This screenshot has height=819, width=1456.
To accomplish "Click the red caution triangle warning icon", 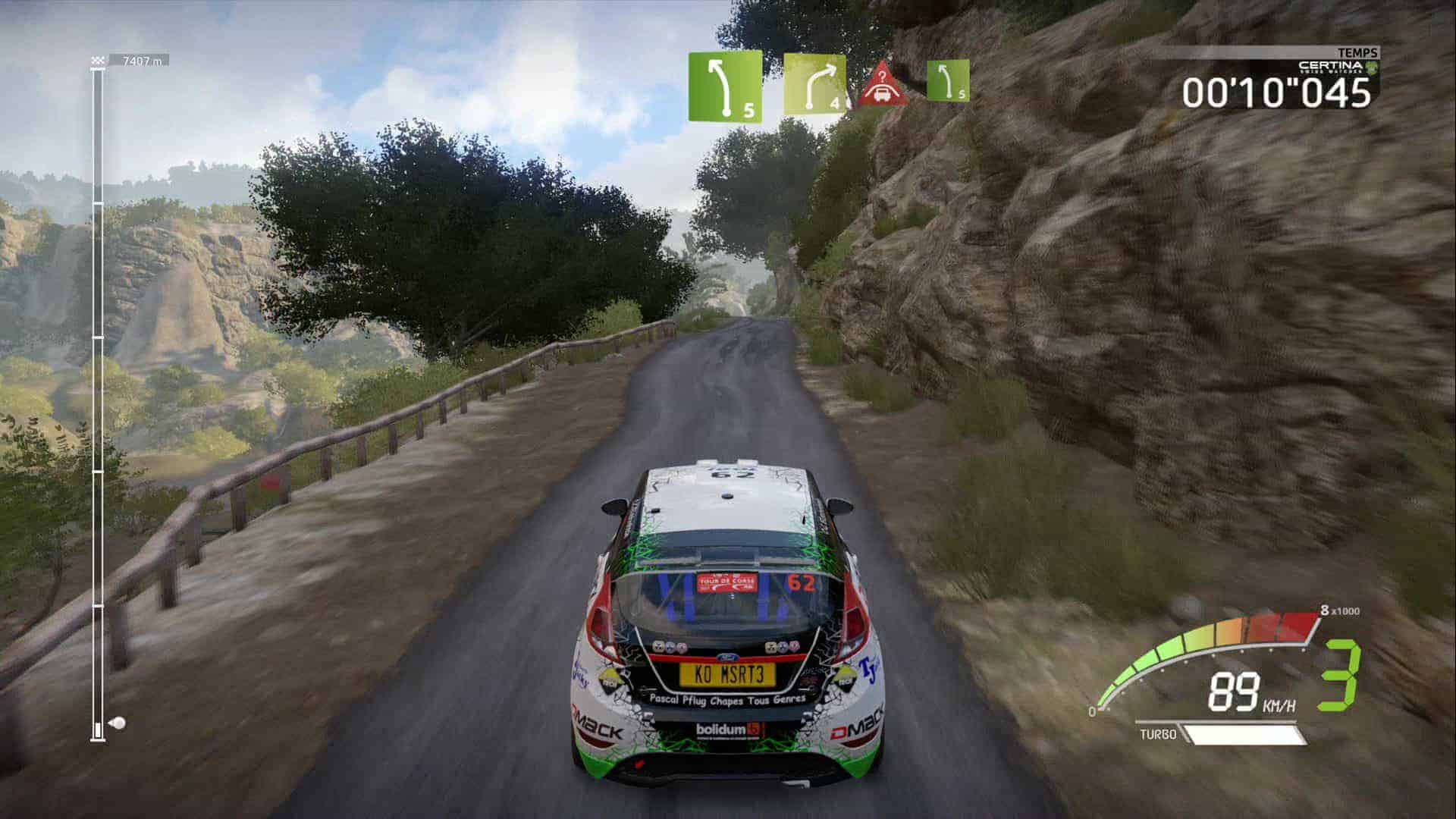I will [884, 84].
